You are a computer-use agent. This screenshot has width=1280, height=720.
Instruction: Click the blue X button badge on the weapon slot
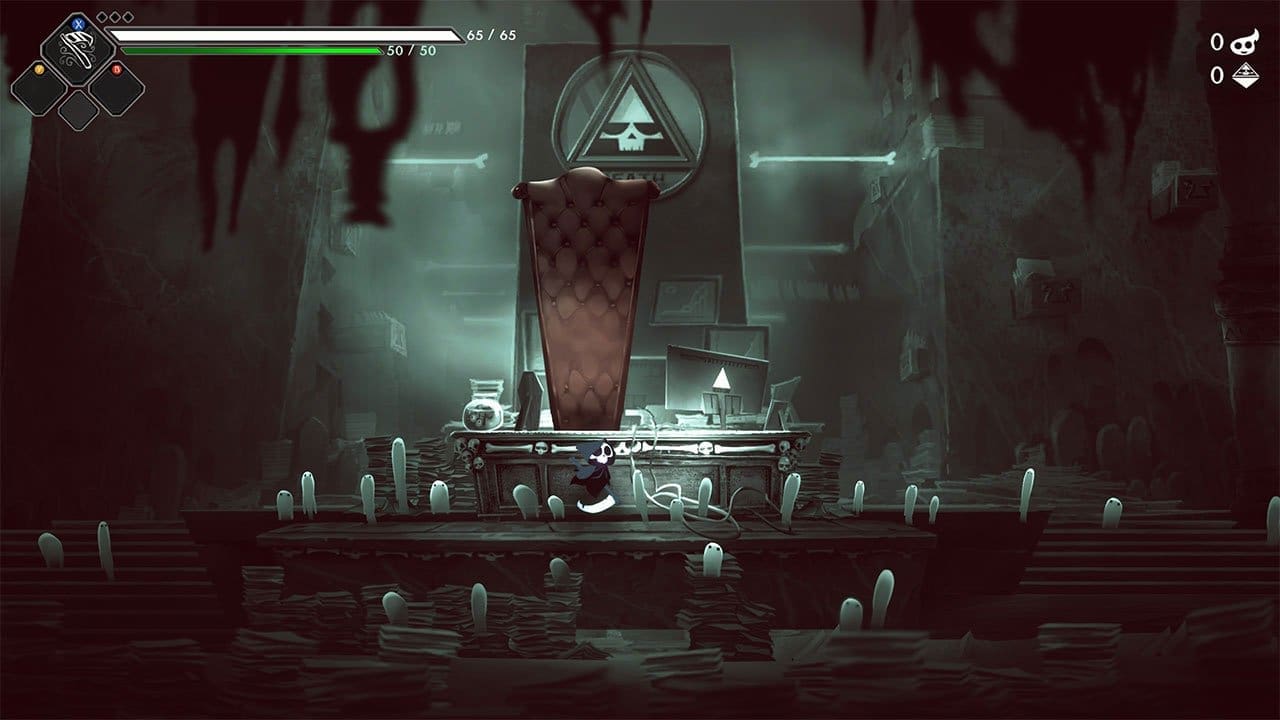pyautogui.click(x=78, y=23)
